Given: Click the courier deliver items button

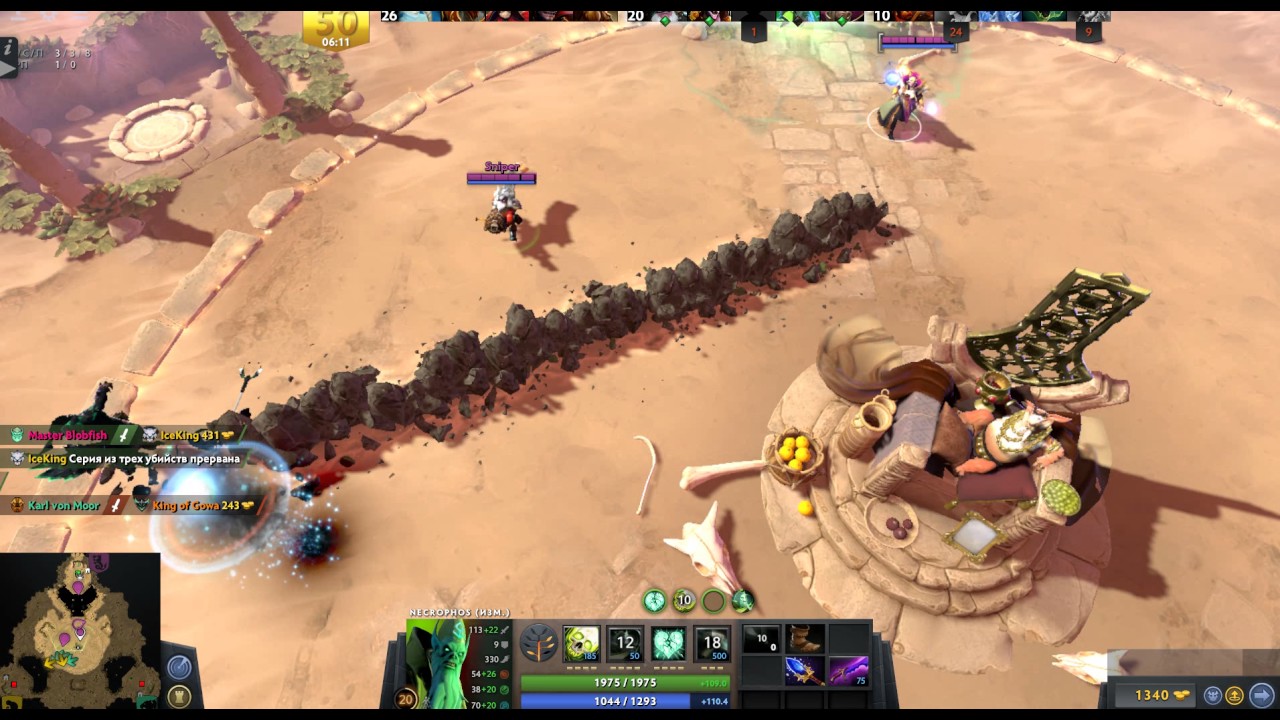Looking at the screenshot, I should (x=1235, y=695).
